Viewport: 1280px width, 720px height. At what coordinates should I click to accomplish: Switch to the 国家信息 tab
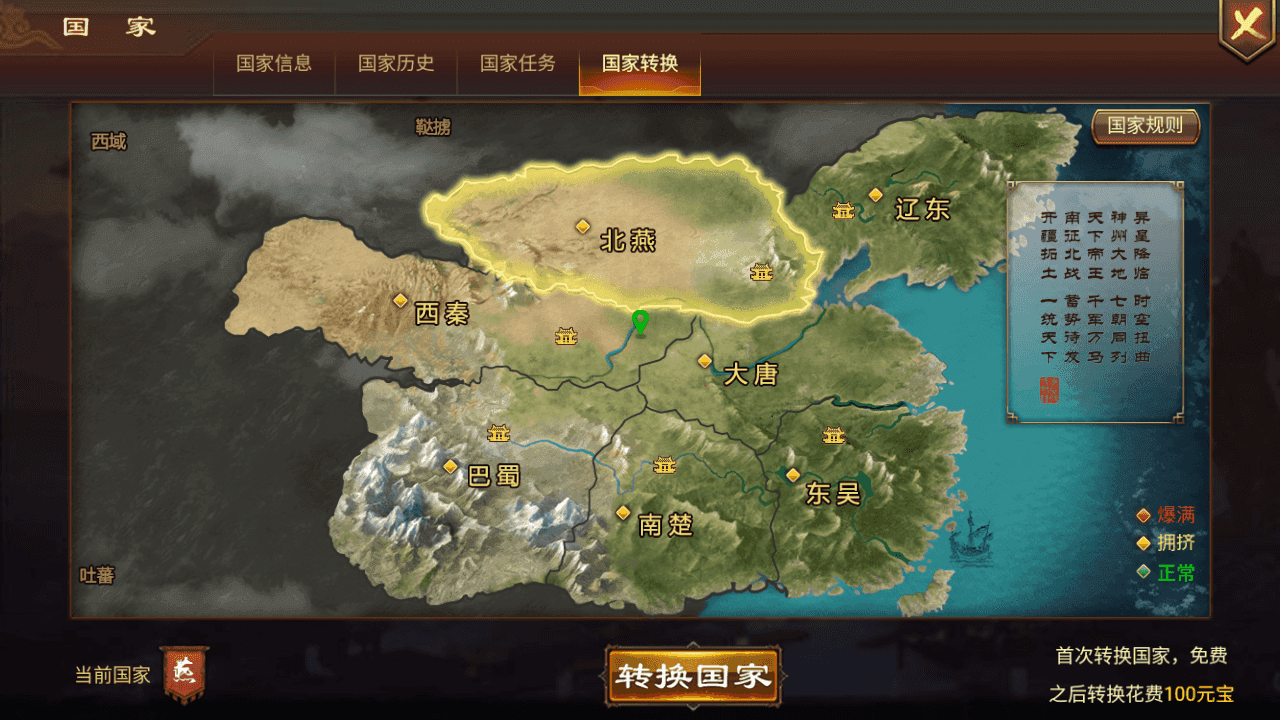[x=273, y=62]
